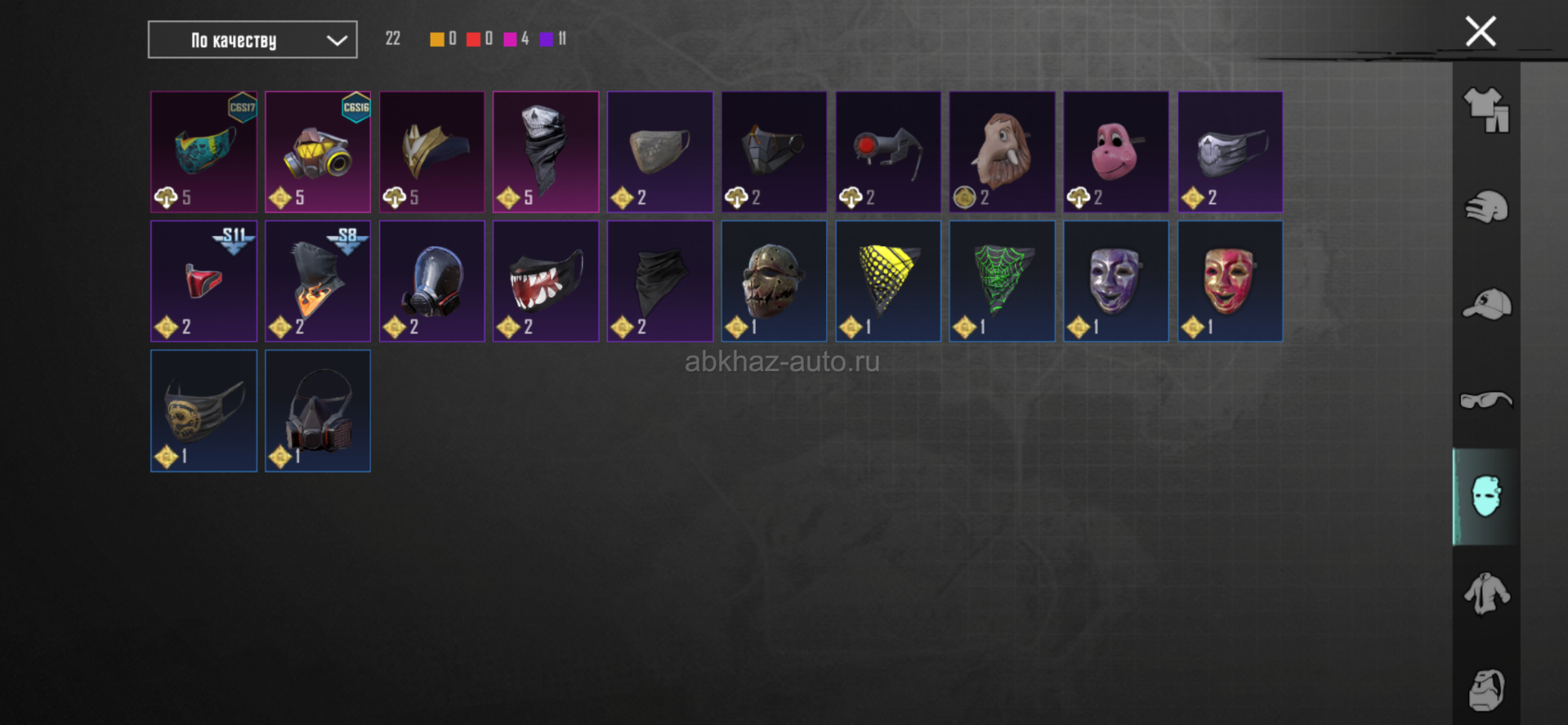The image size is (1568, 725).
Task: Select the face mask category tab
Action: (x=1486, y=496)
